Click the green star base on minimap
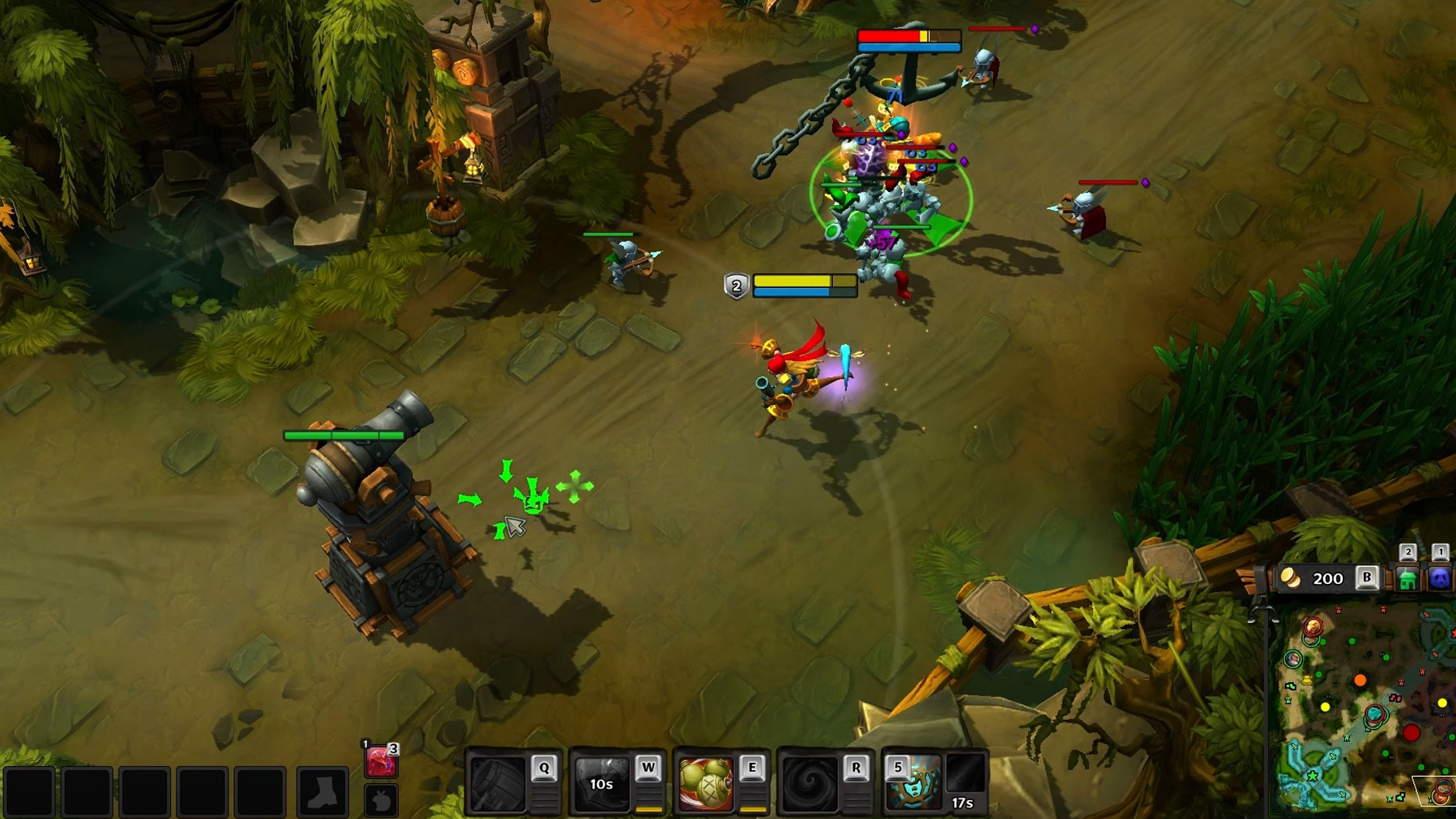The width and height of the screenshot is (1456, 819). click(1312, 777)
